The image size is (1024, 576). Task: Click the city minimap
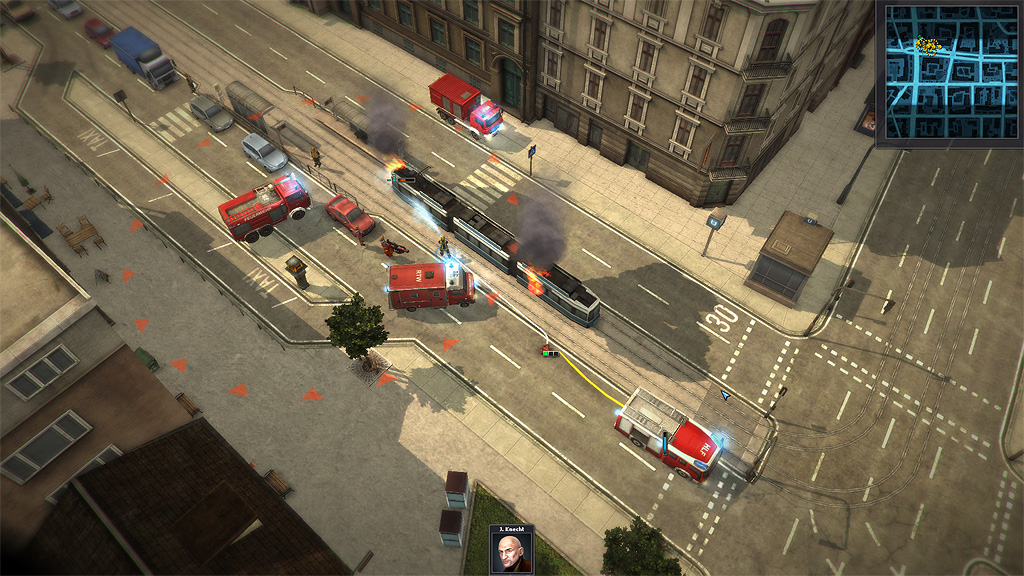(x=948, y=74)
